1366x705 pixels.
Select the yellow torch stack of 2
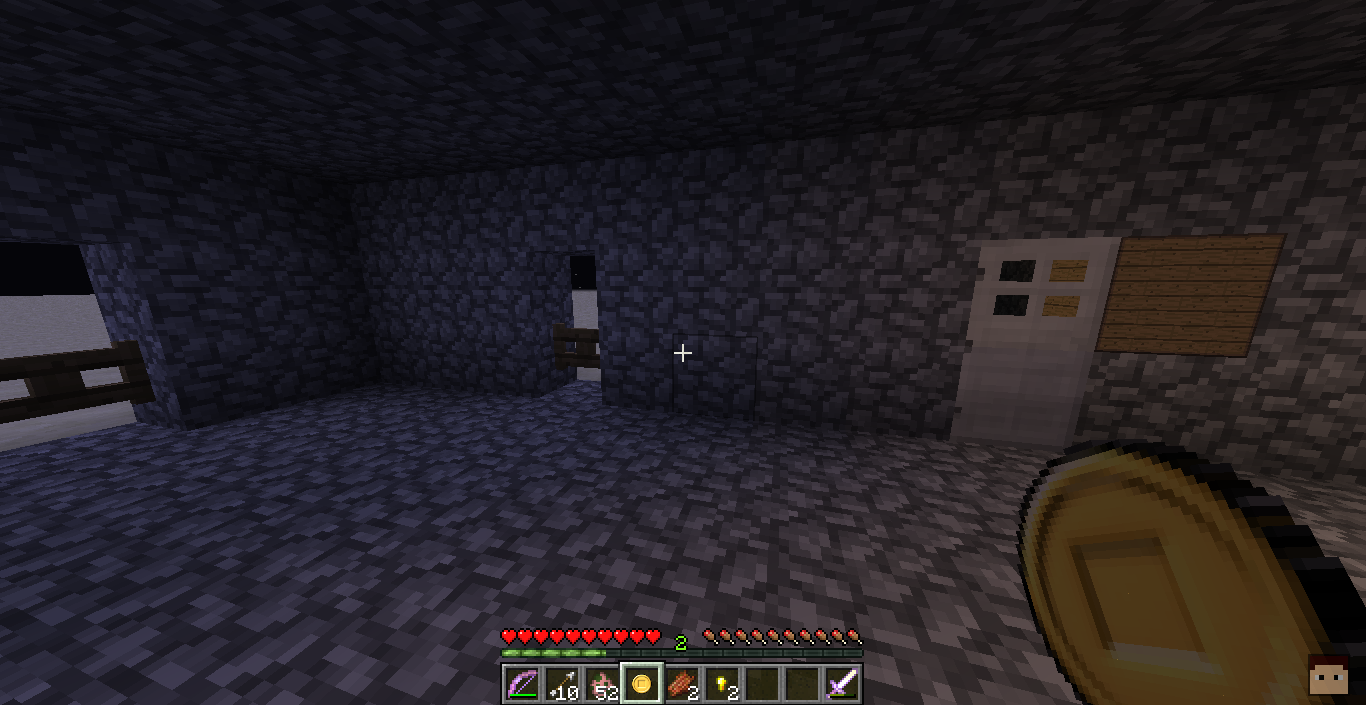tap(721, 684)
